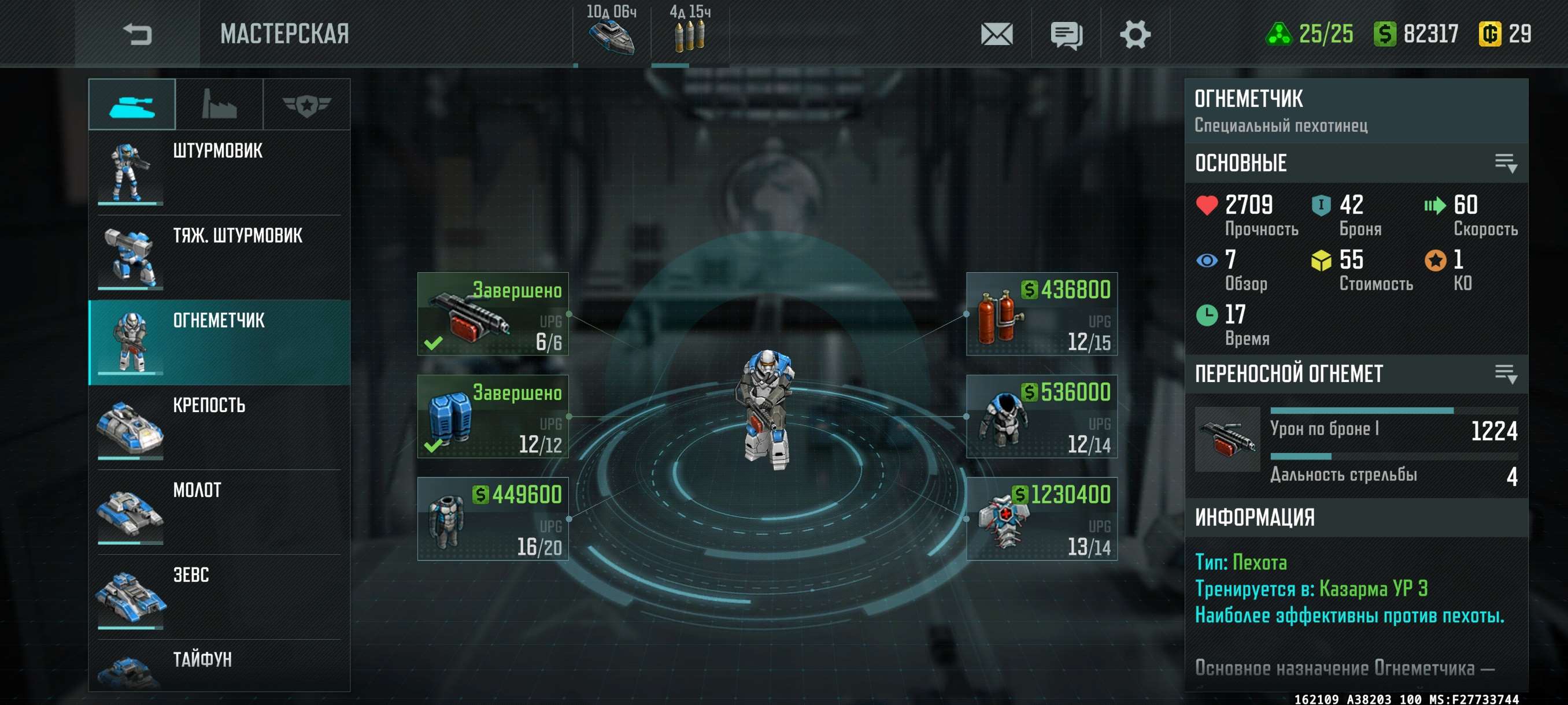Purchase the medical upgrade for 1230400
Viewport: 1568px width, 705px height.
click(1041, 519)
